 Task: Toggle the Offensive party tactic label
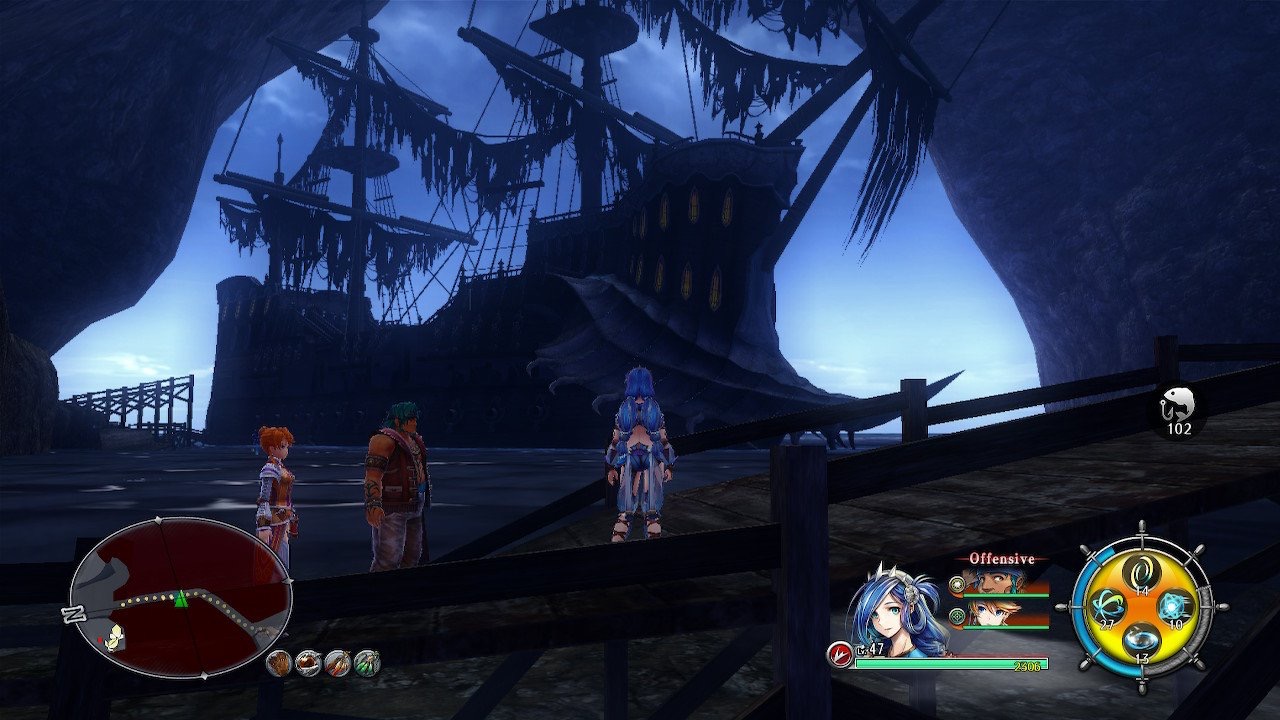(x=1000, y=559)
